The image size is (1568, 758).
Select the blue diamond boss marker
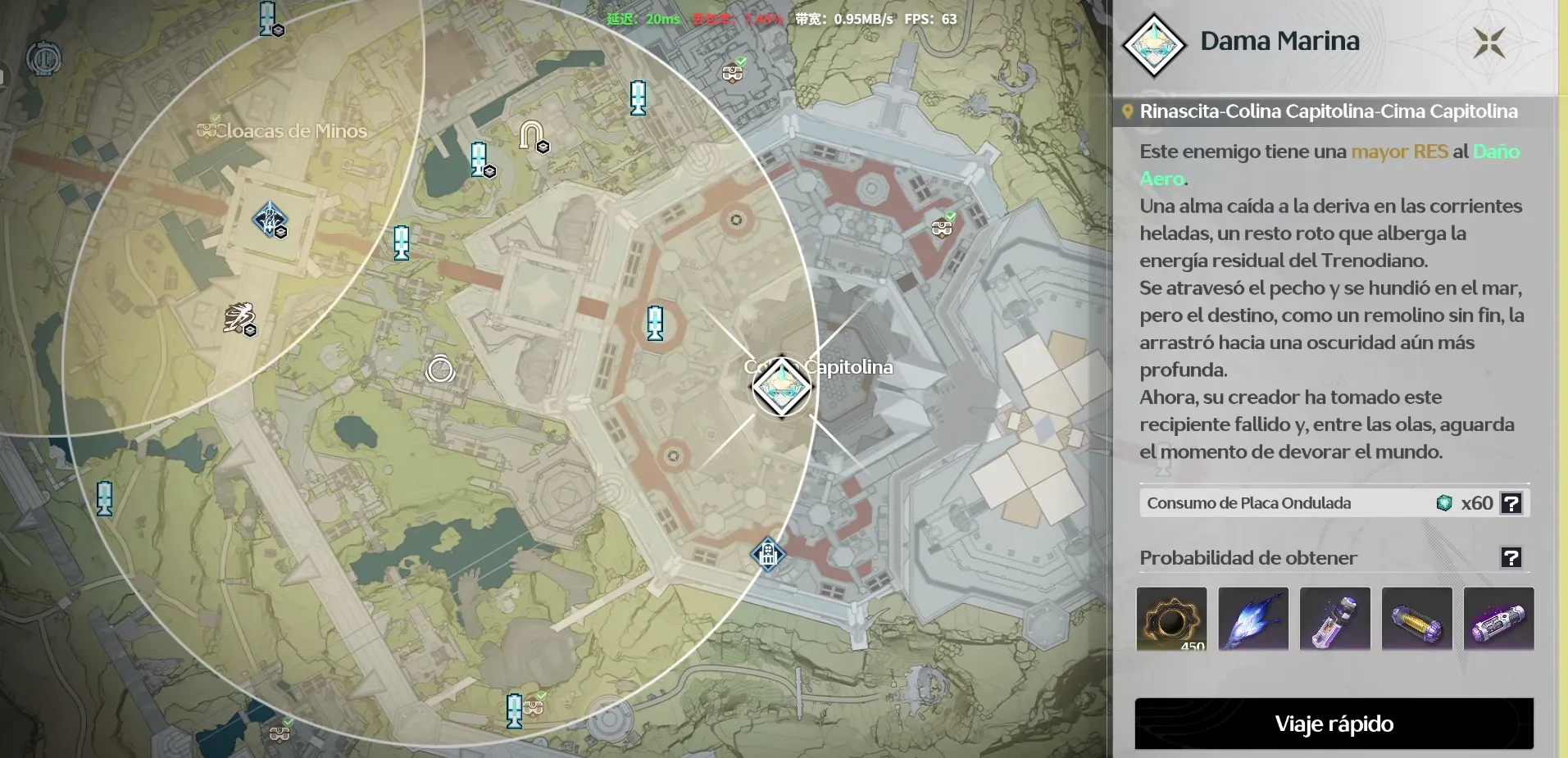click(x=269, y=220)
